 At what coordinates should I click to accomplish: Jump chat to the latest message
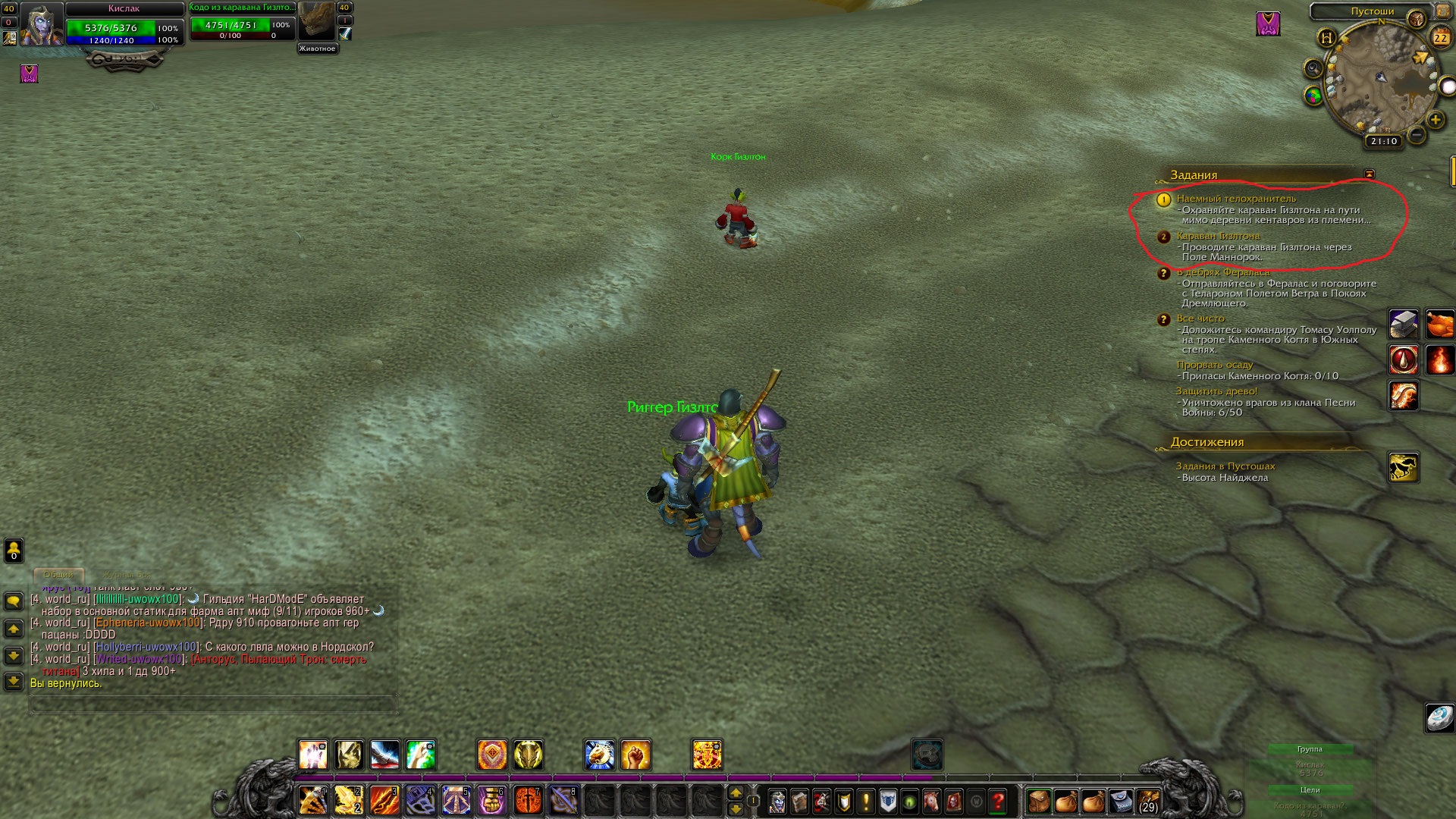pos(14,680)
